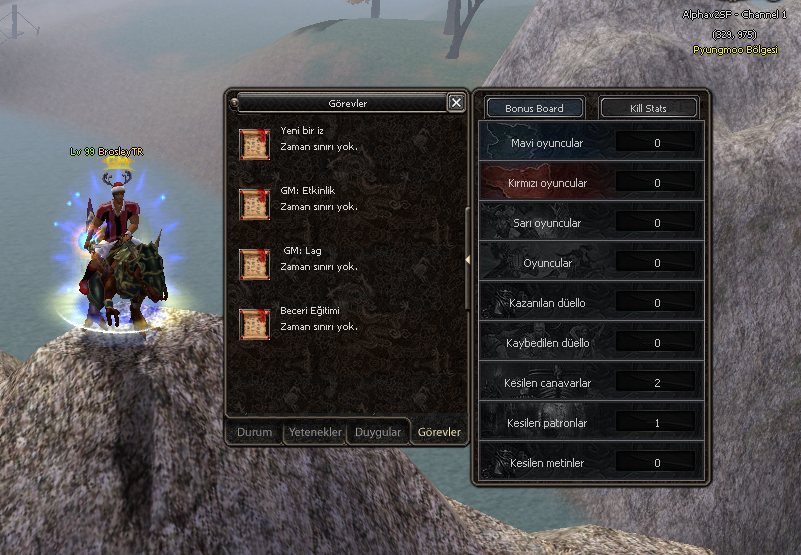
Task: Open the Kill Stats tab
Action: coord(648,108)
